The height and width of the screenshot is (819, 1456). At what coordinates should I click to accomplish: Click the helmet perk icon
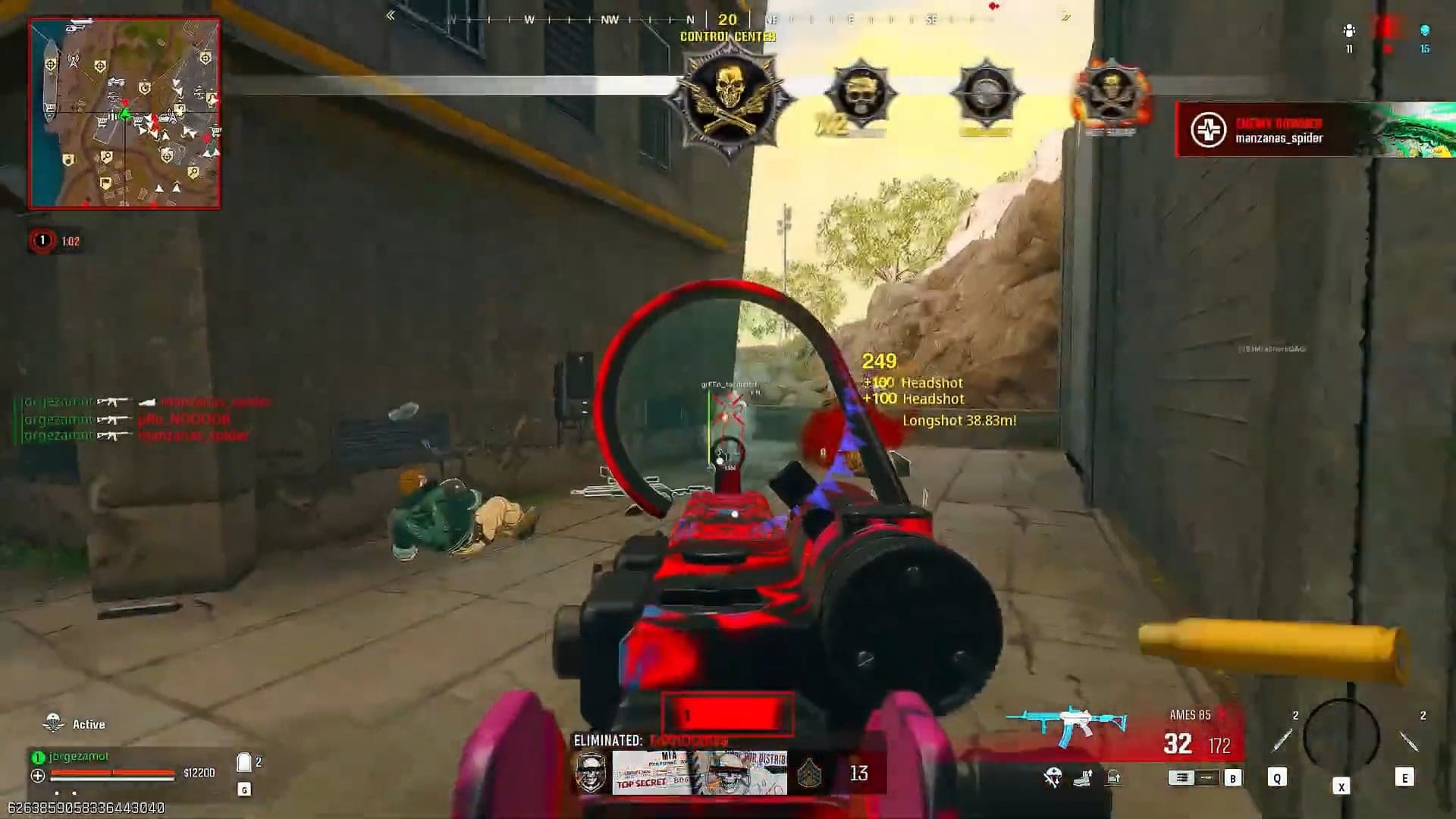click(x=1053, y=777)
